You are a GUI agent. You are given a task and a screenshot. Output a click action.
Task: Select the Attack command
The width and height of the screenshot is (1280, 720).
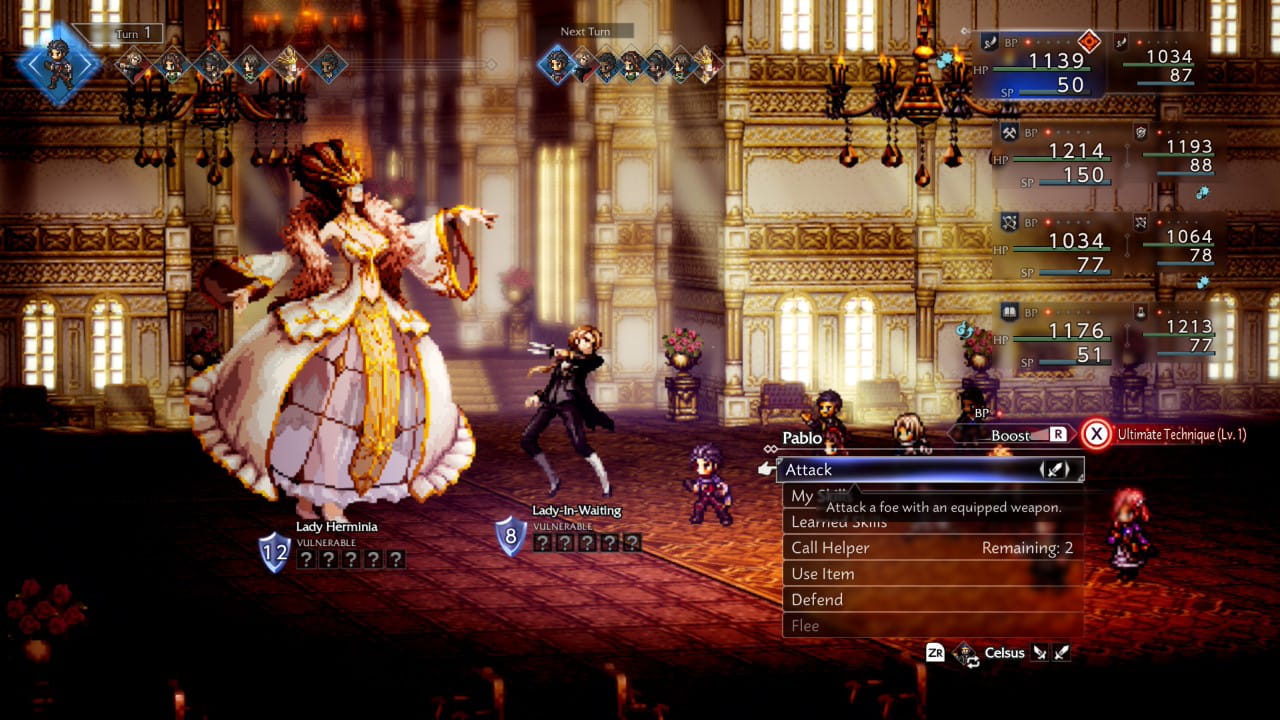click(x=930, y=469)
